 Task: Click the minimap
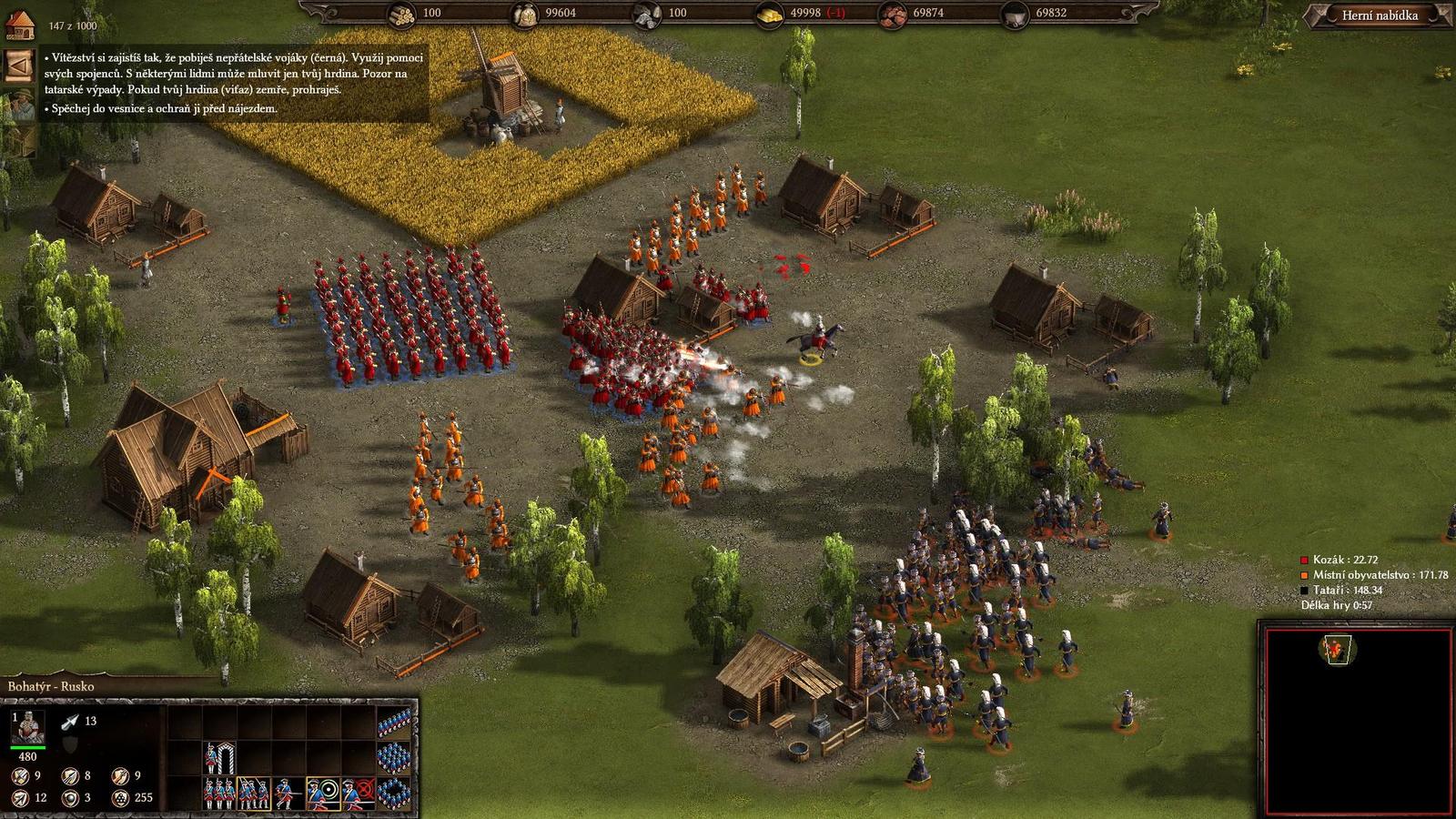point(1354,719)
